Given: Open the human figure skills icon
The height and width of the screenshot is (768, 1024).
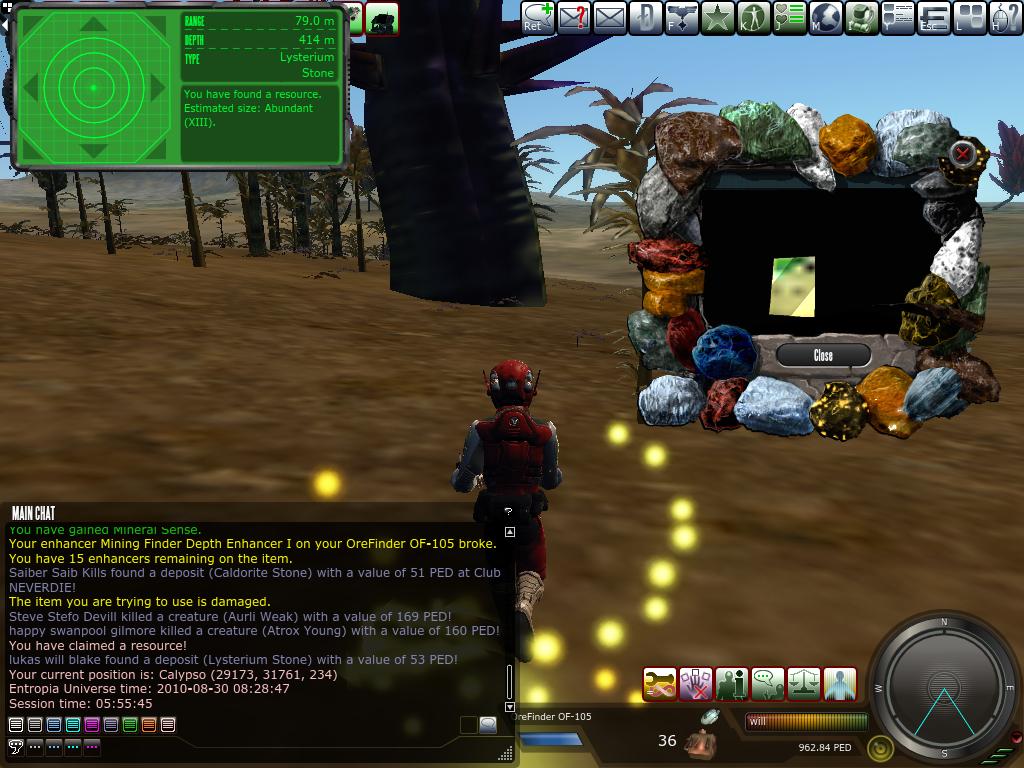Looking at the screenshot, I should (x=753, y=17).
